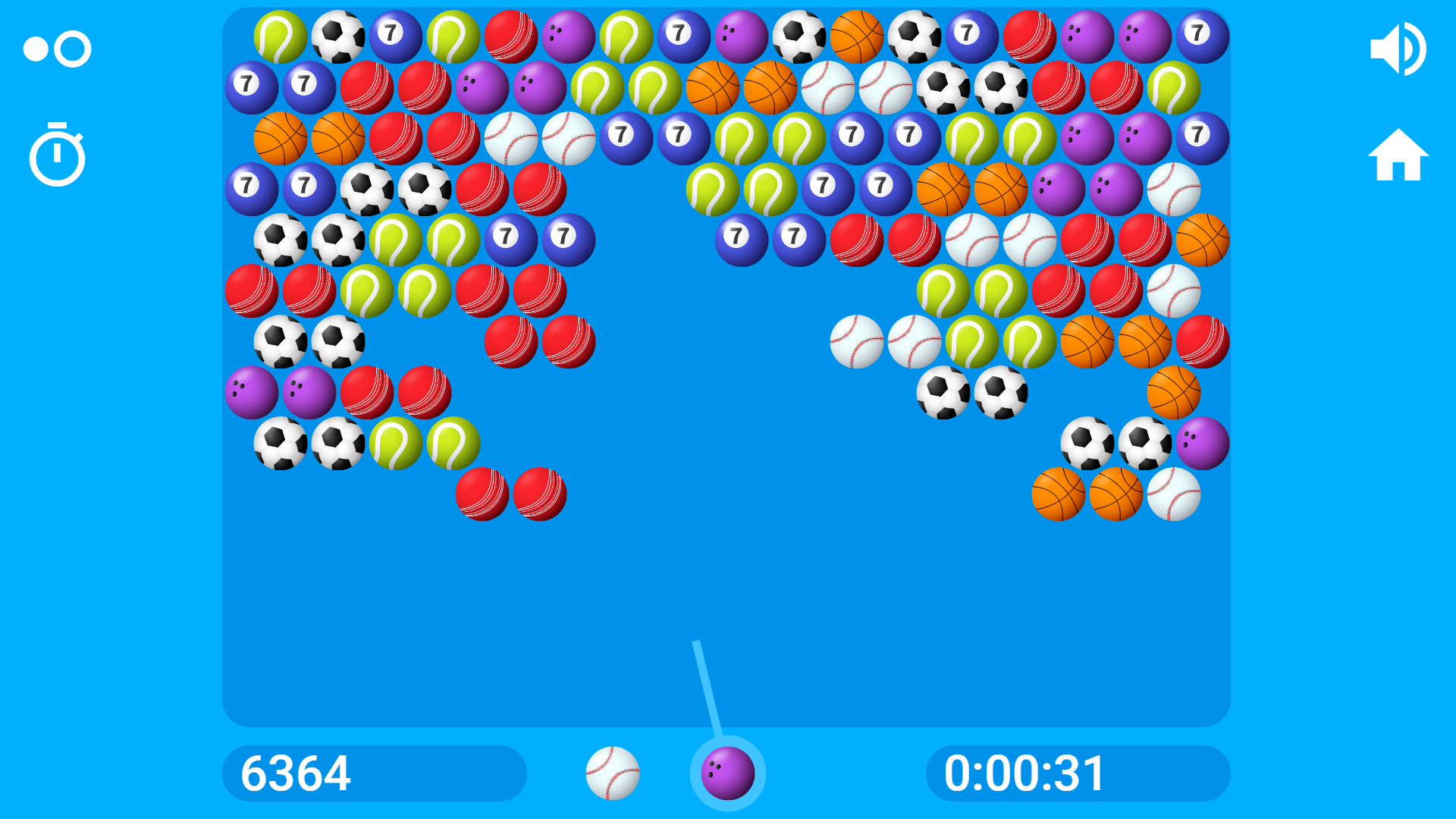Screen dimensions: 1456x819
Task: Select the purple bowling ball in the shooter
Action: click(x=726, y=773)
